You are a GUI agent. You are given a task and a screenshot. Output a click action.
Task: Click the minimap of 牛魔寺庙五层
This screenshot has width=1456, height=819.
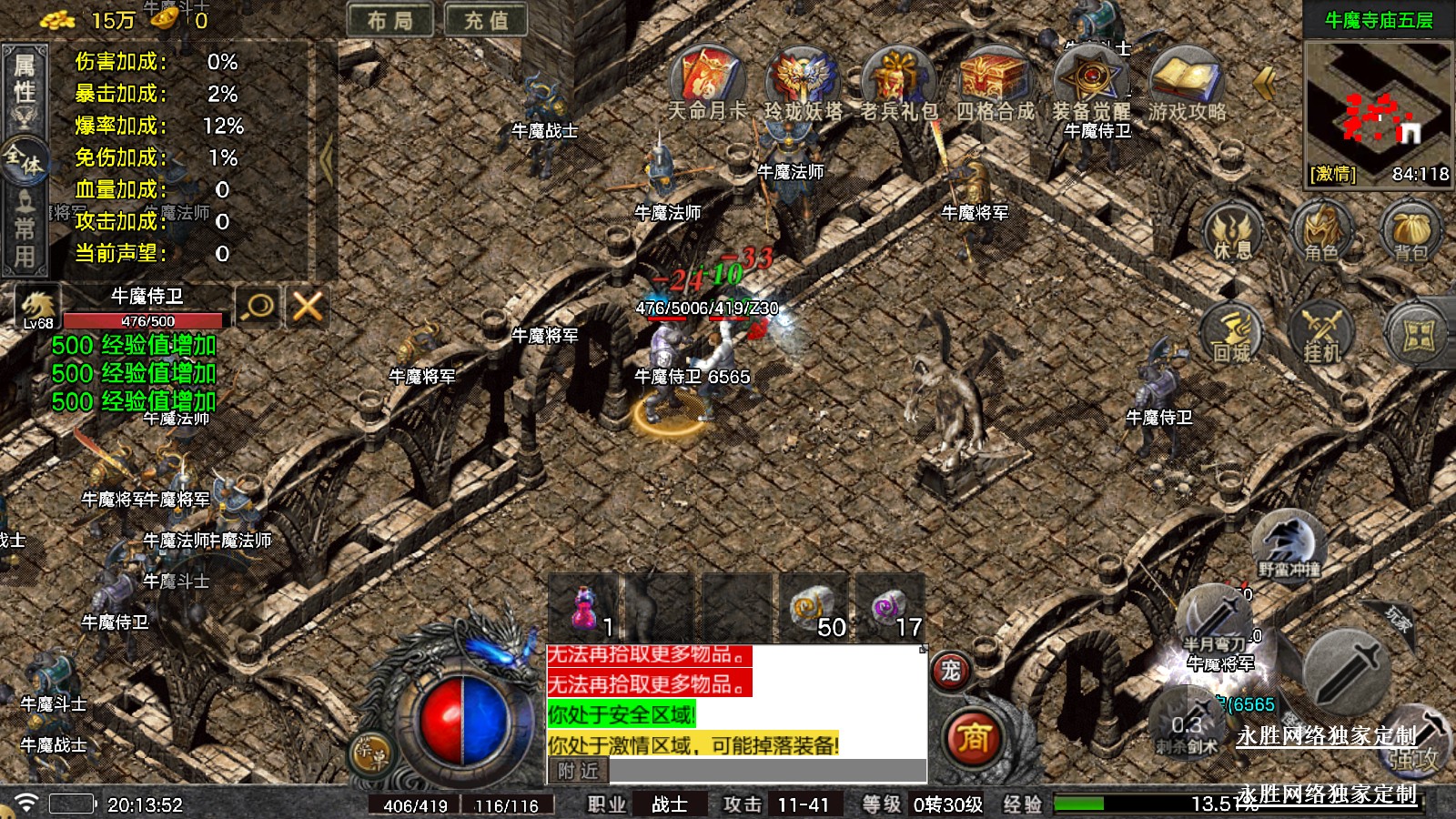click(x=1378, y=100)
